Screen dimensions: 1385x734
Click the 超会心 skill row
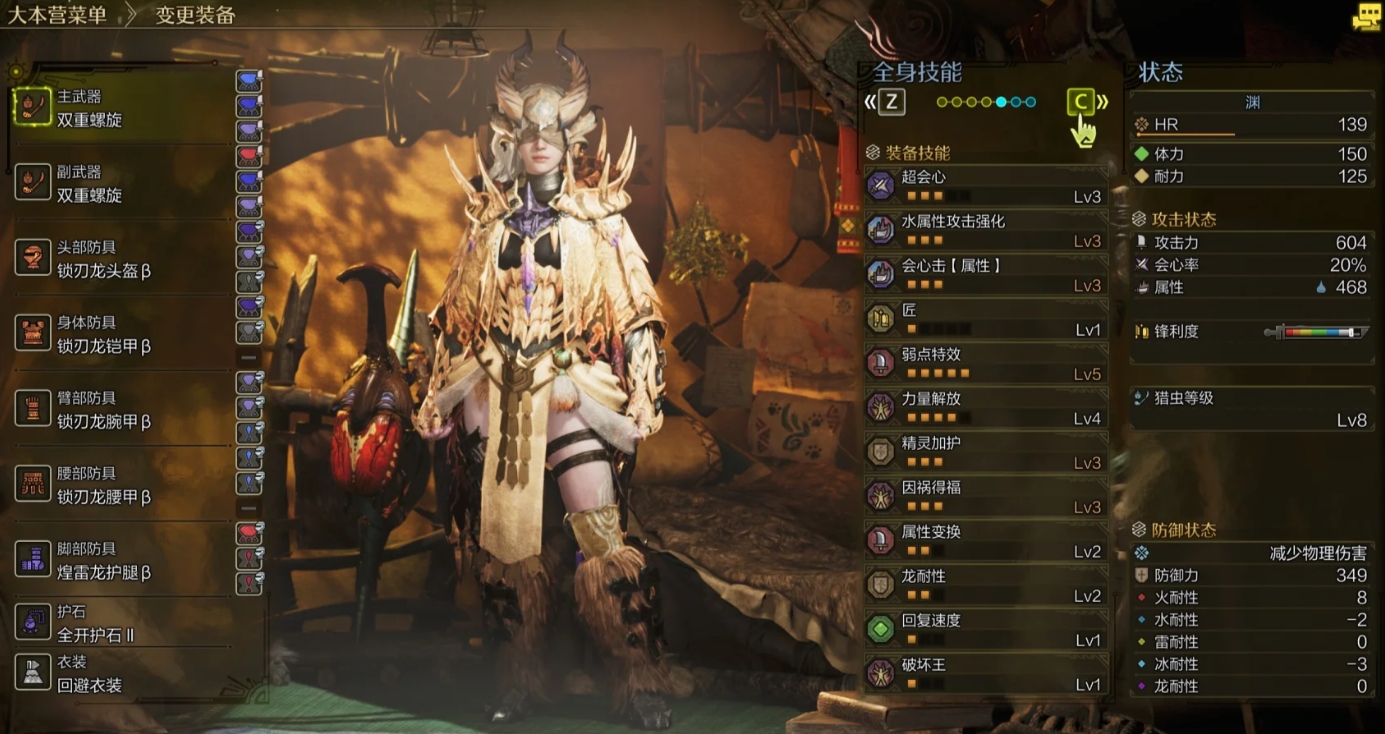coord(986,186)
